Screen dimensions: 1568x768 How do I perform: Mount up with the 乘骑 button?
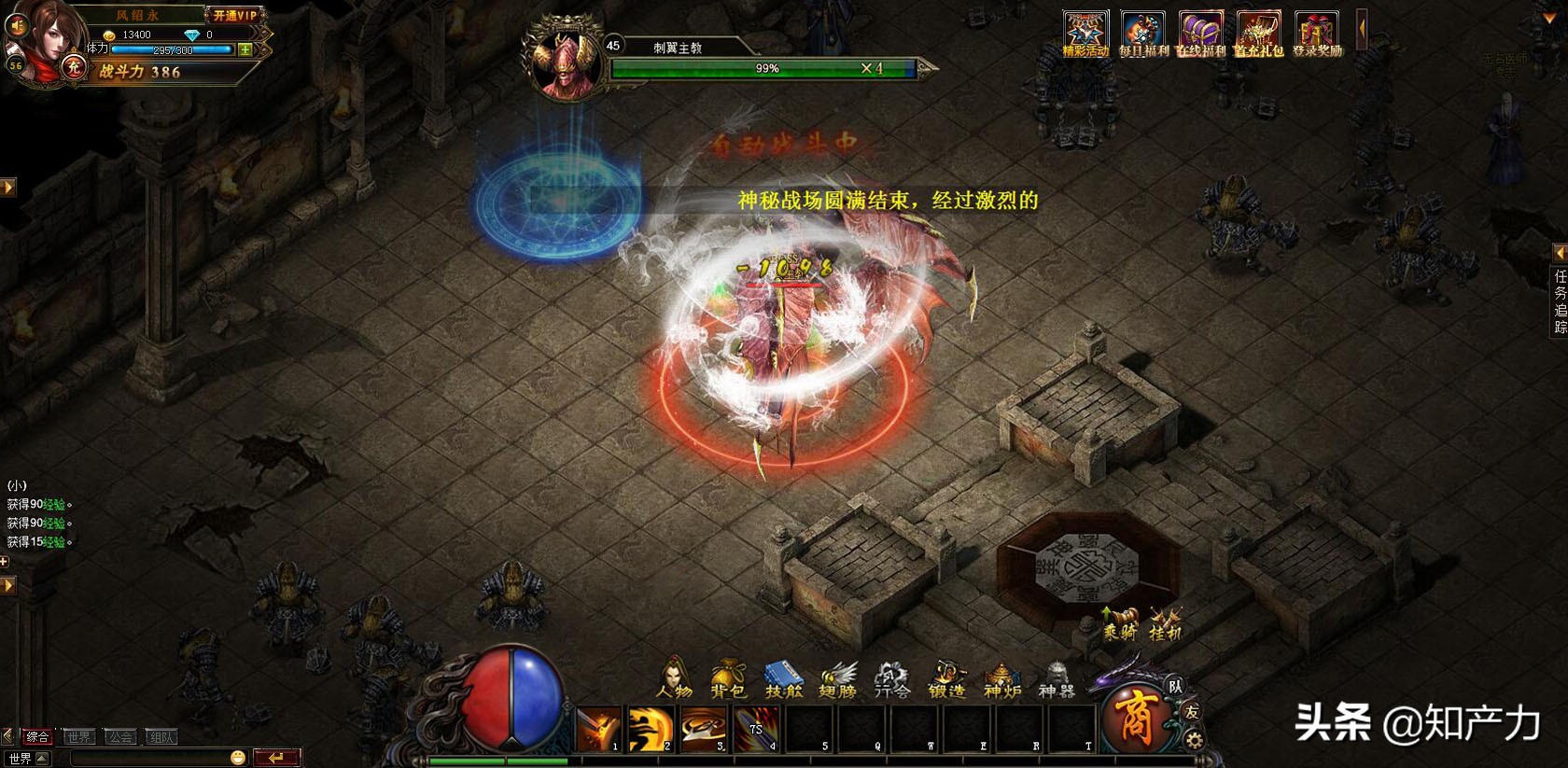tap(1119, 622)
